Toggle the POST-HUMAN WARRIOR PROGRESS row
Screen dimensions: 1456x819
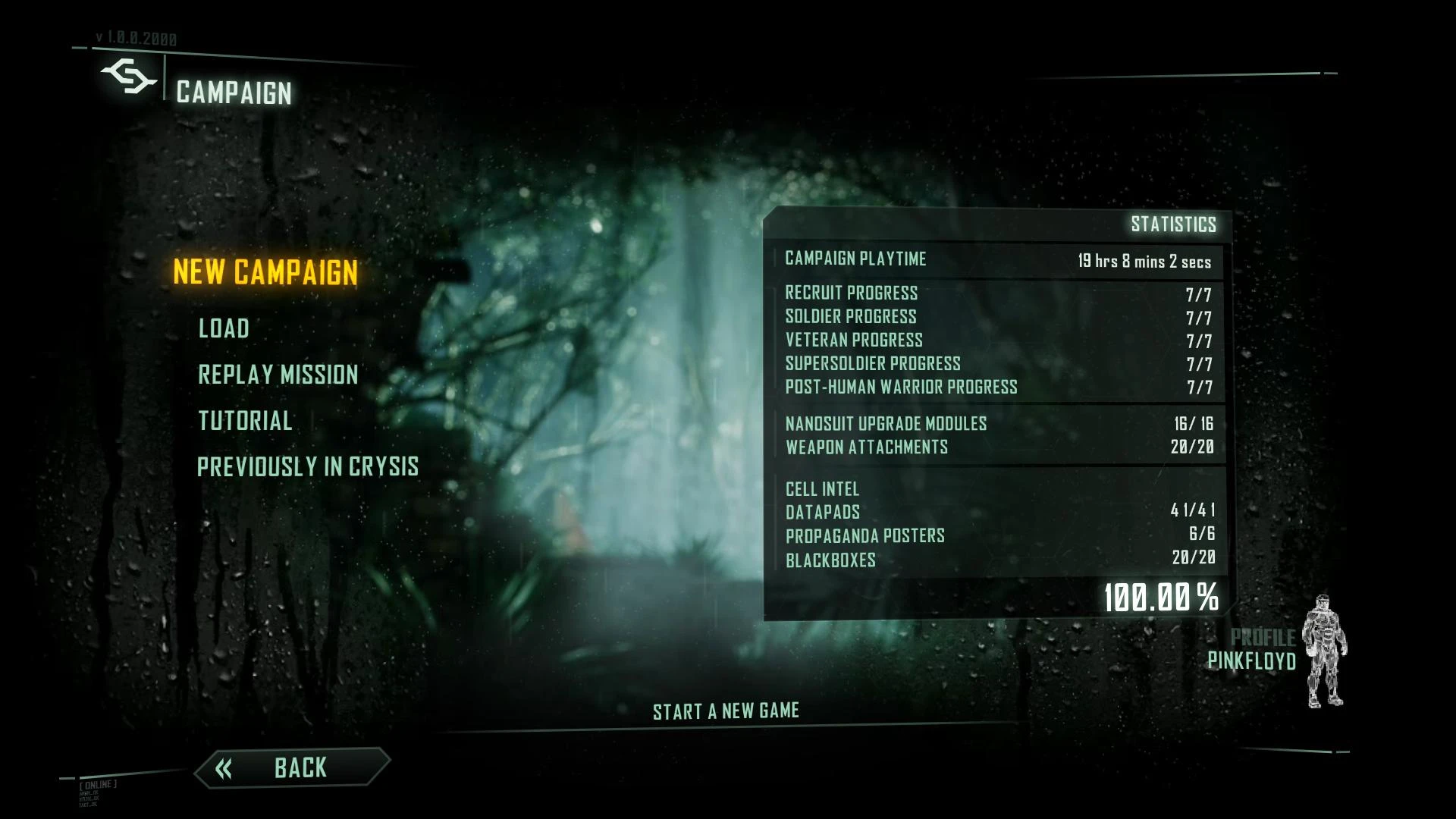(x=902, y=387)
